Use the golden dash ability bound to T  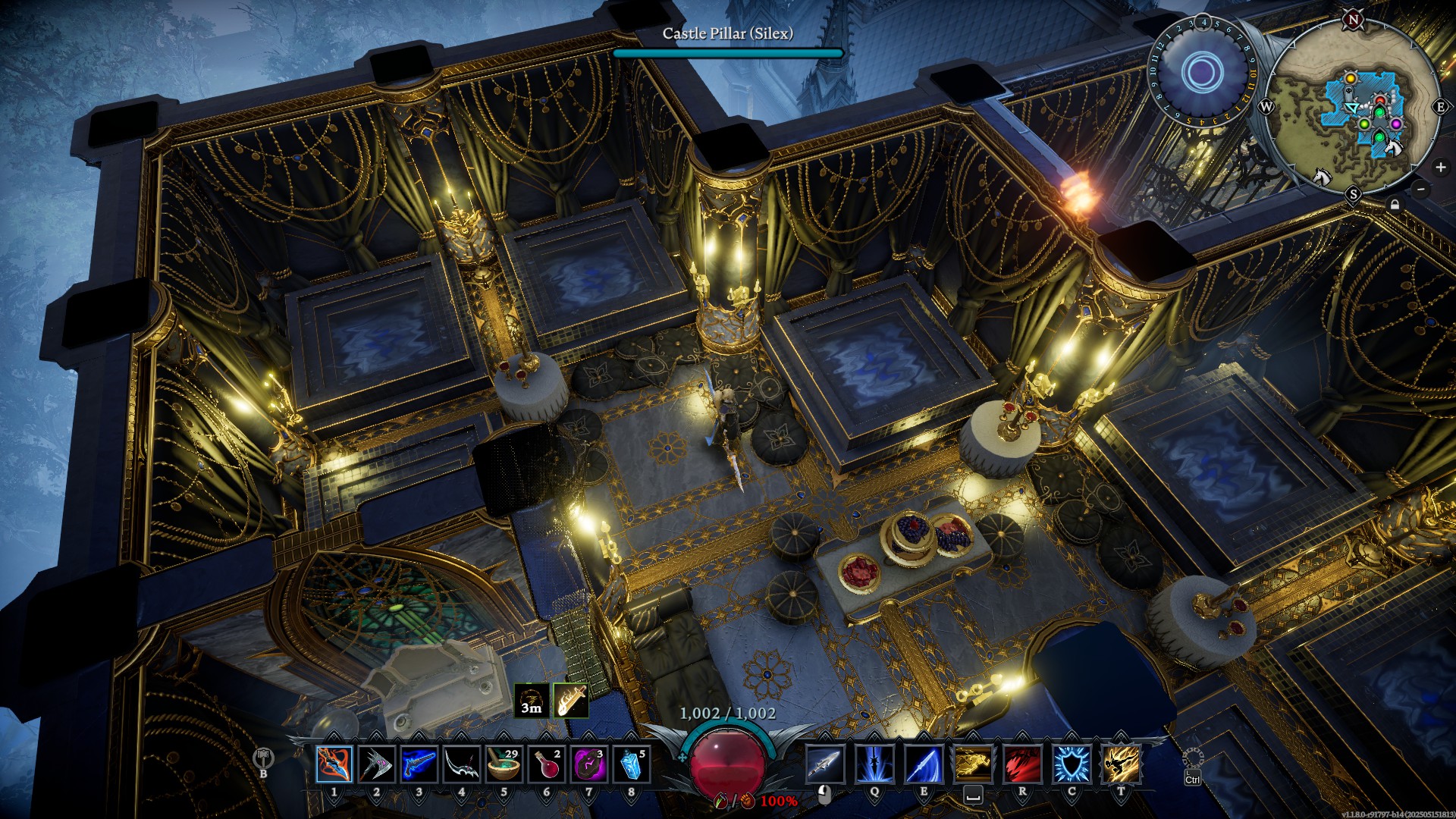point(1121,765)
